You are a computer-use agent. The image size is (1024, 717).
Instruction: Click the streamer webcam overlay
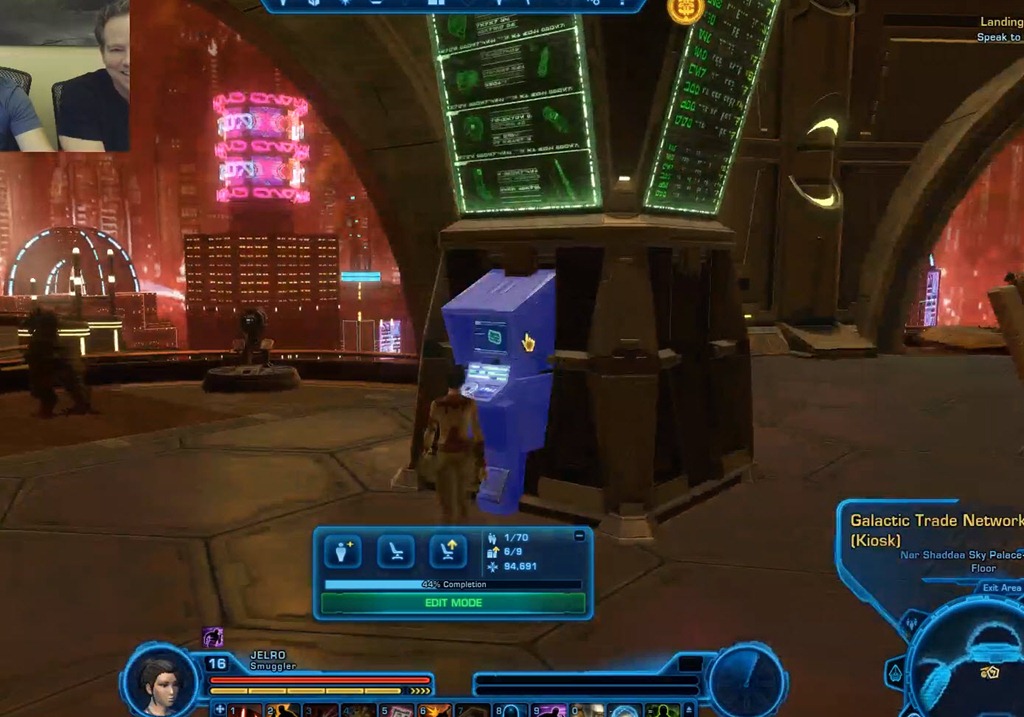[x=65, y=76]
